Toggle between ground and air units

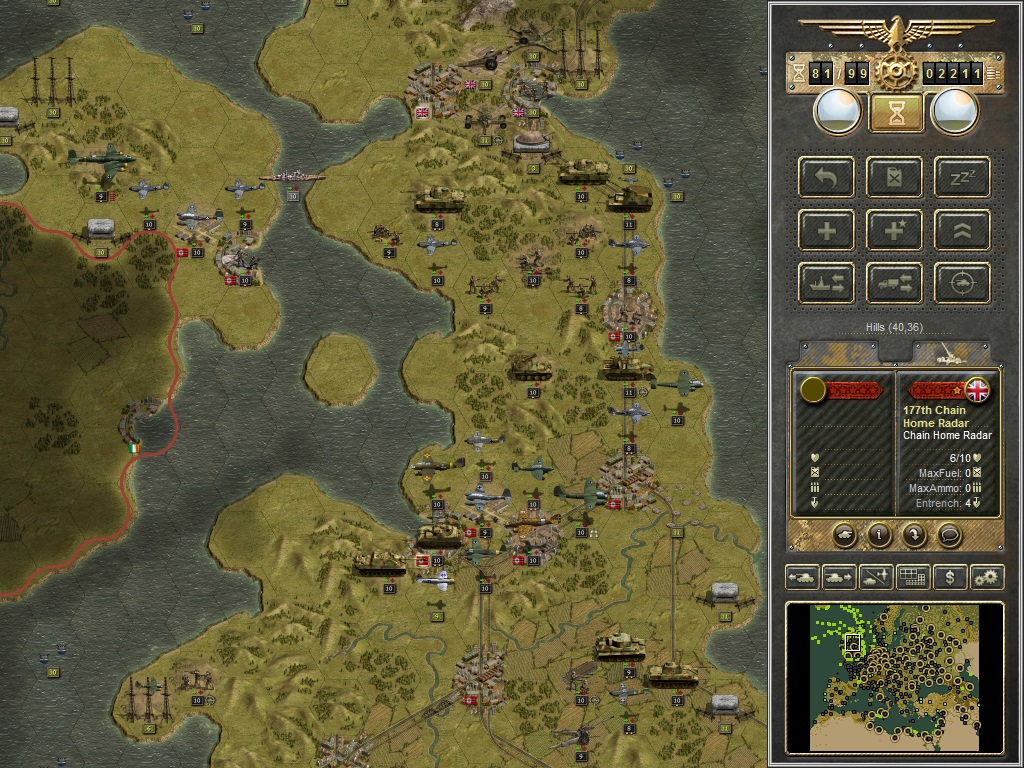[x=875, y=577]
